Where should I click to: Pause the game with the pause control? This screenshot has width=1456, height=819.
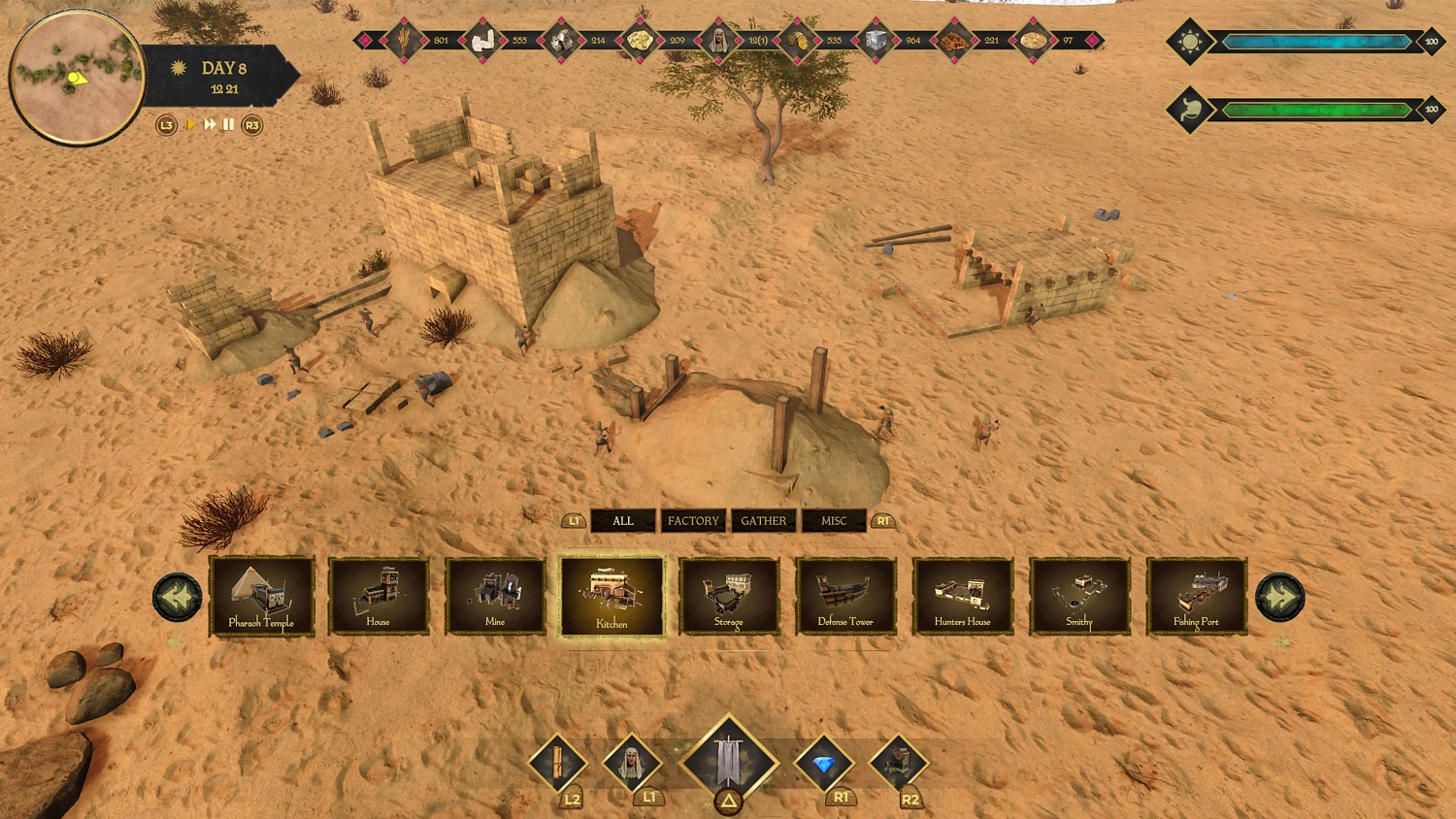coord(226,125)
